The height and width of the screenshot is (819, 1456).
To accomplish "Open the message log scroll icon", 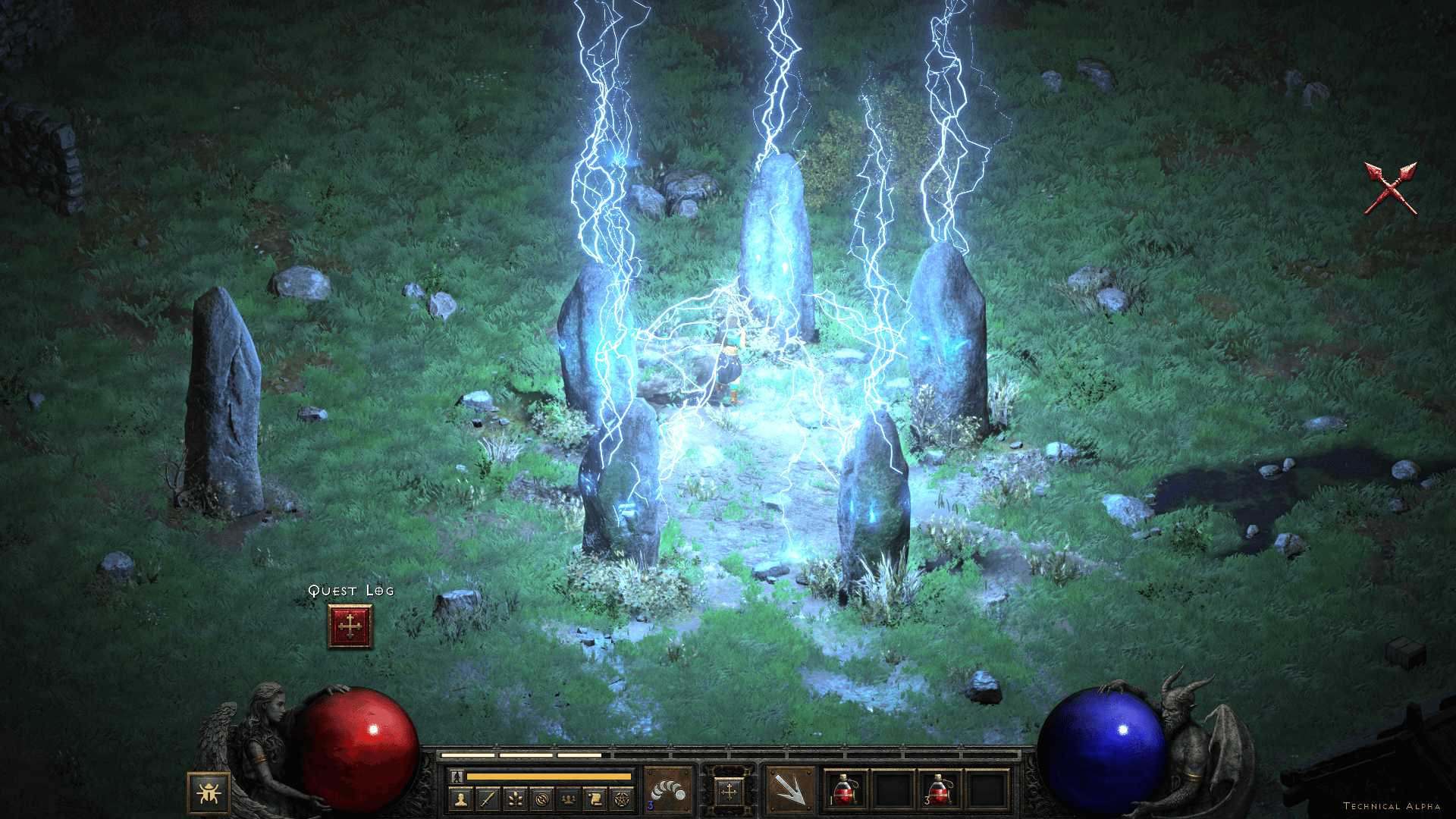I will click(595, 799).
